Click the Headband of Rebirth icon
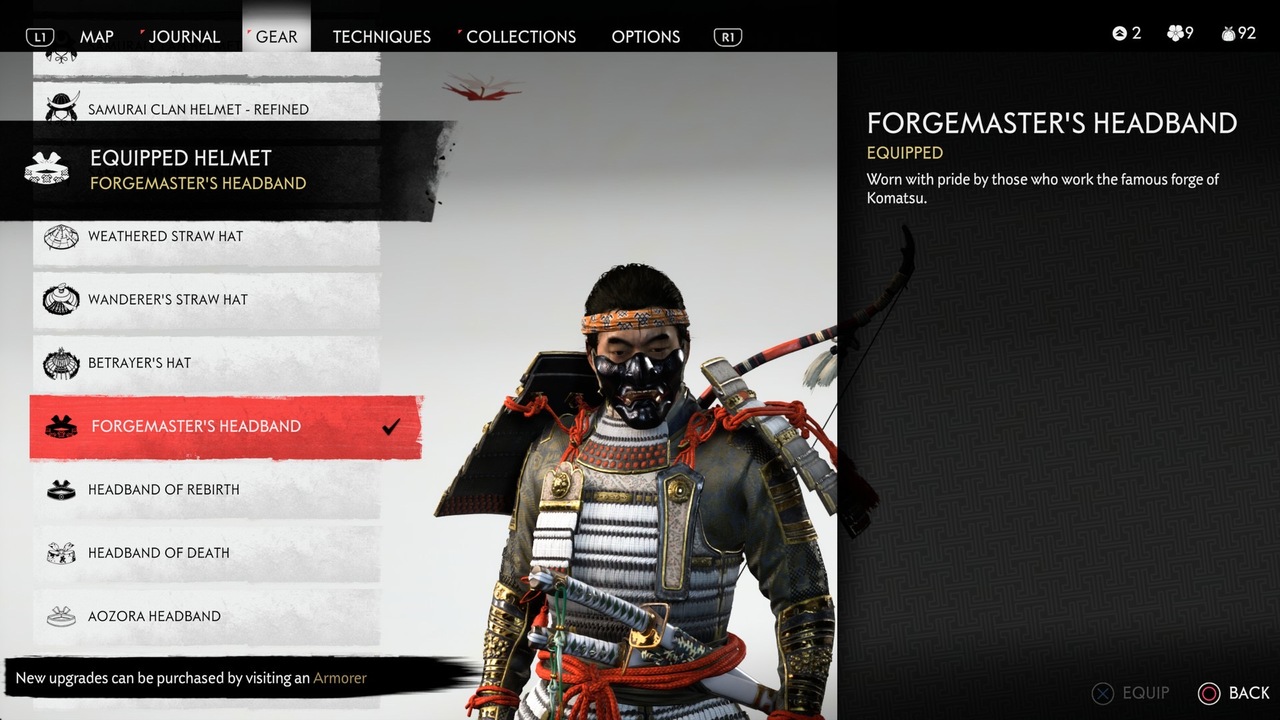 (61, 489)
